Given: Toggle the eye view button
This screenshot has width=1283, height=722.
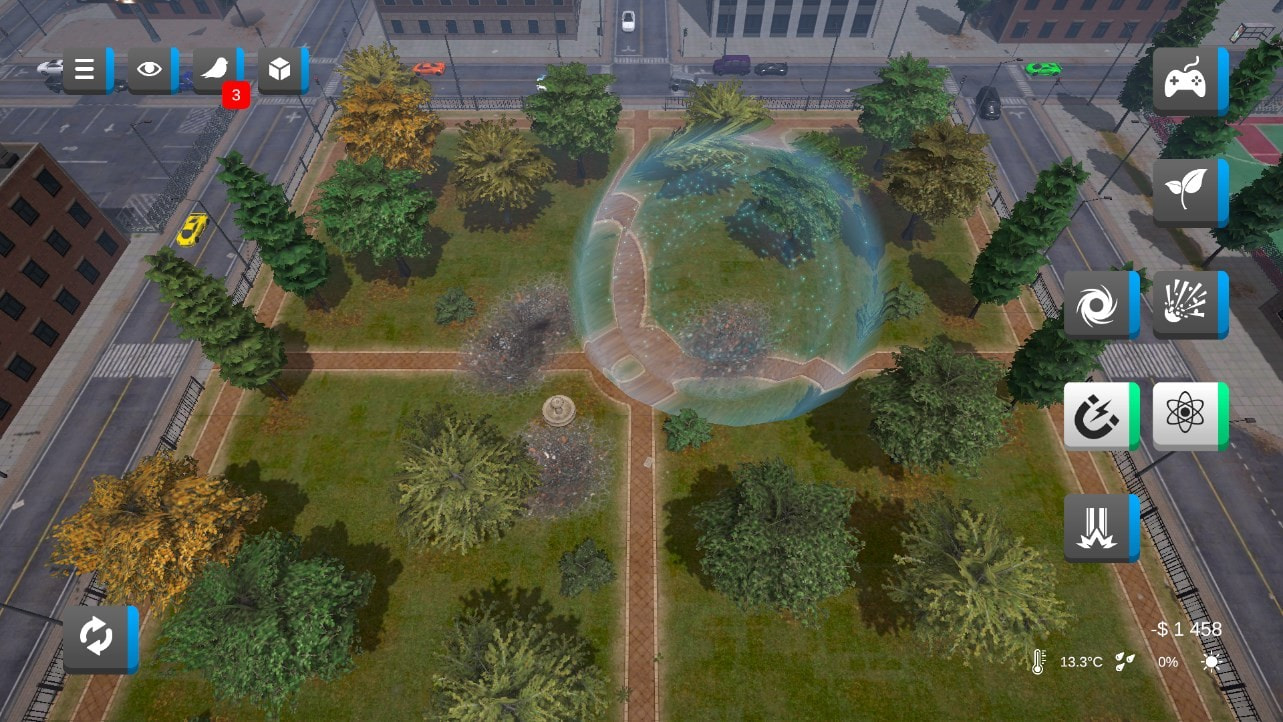Looking at the screenshot, I should coord(151,69).
